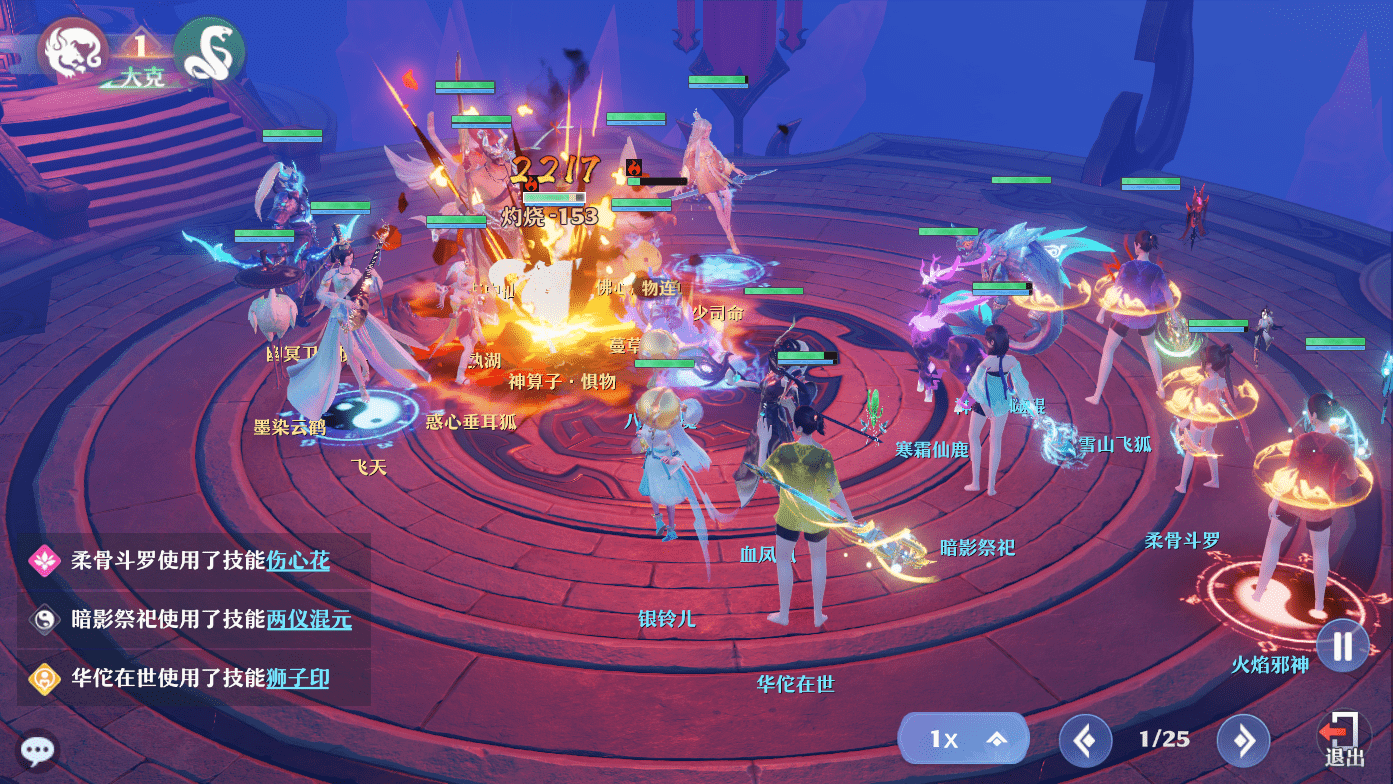The image size is (1393, 784).
Task: Open the 伤心花 skill link
Action: pyautogui.click(x=298, y=560)
